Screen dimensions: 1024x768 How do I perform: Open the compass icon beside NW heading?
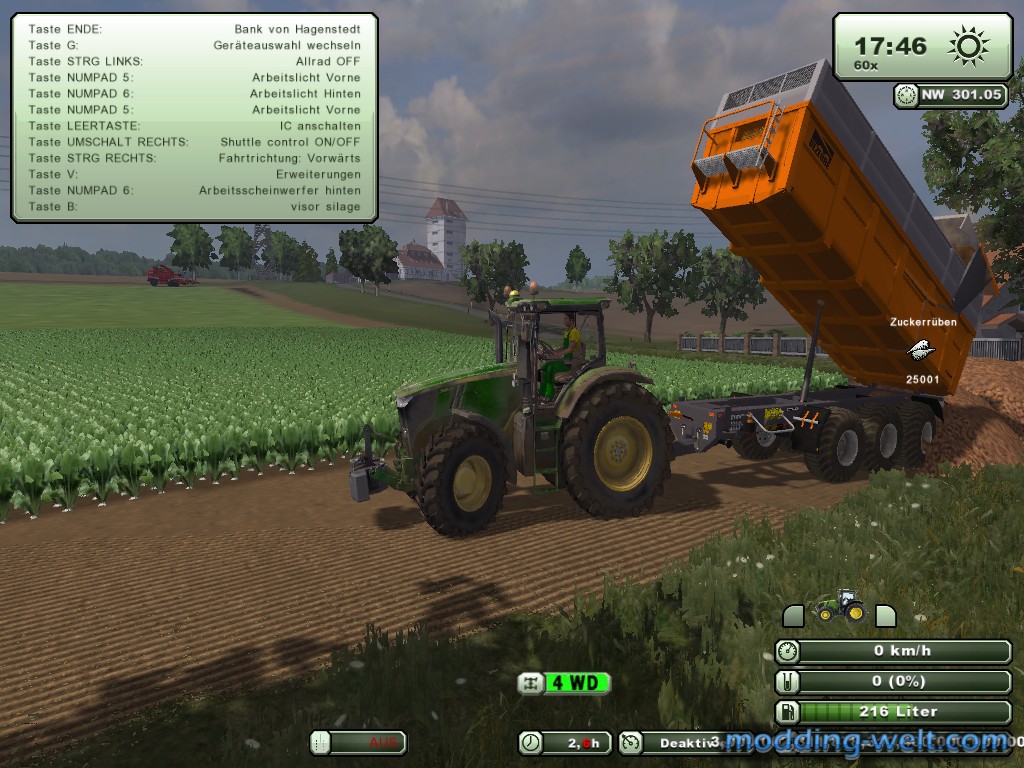click(x=907, y=95)
